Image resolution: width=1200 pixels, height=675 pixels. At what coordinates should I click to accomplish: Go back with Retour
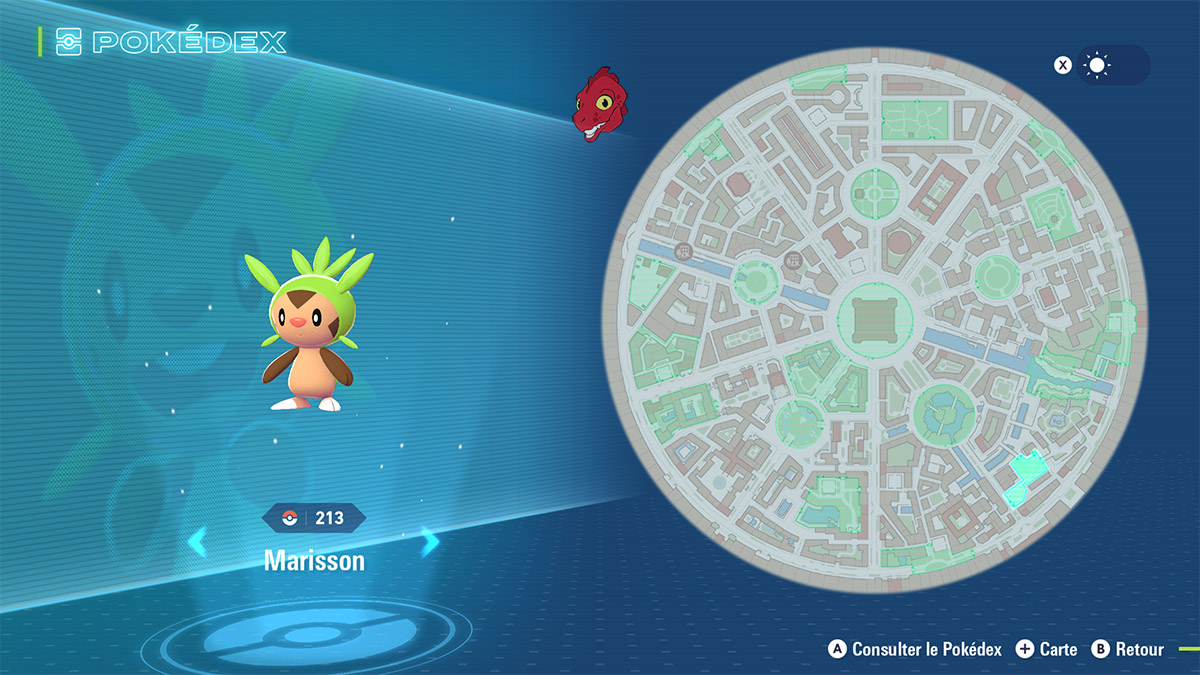tap(1128, 649)
